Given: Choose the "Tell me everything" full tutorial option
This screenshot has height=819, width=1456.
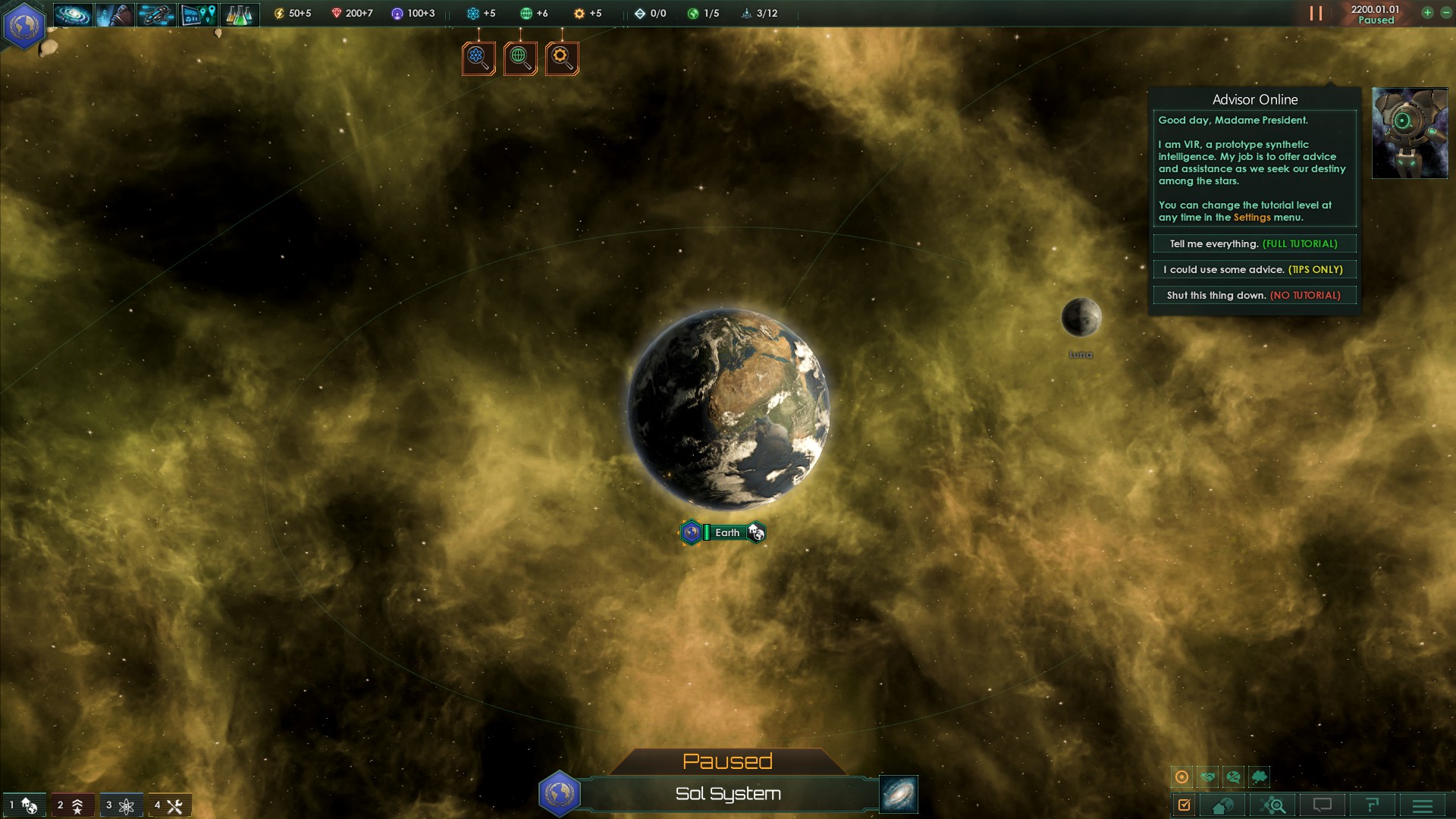Looking at the screenshot, I should (x=1254, y=244).
